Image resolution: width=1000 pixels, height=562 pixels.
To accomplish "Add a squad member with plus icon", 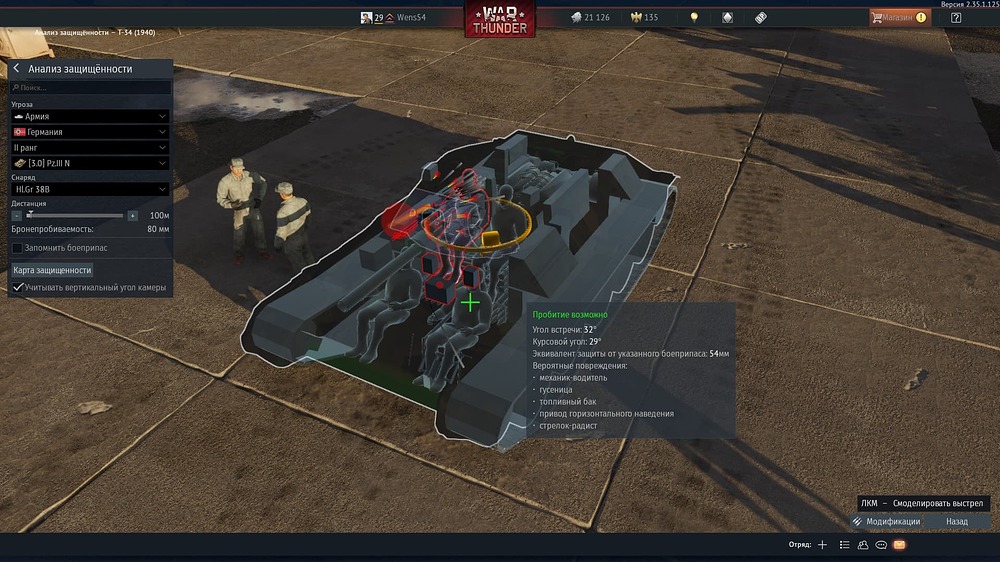I will [822, 545].
